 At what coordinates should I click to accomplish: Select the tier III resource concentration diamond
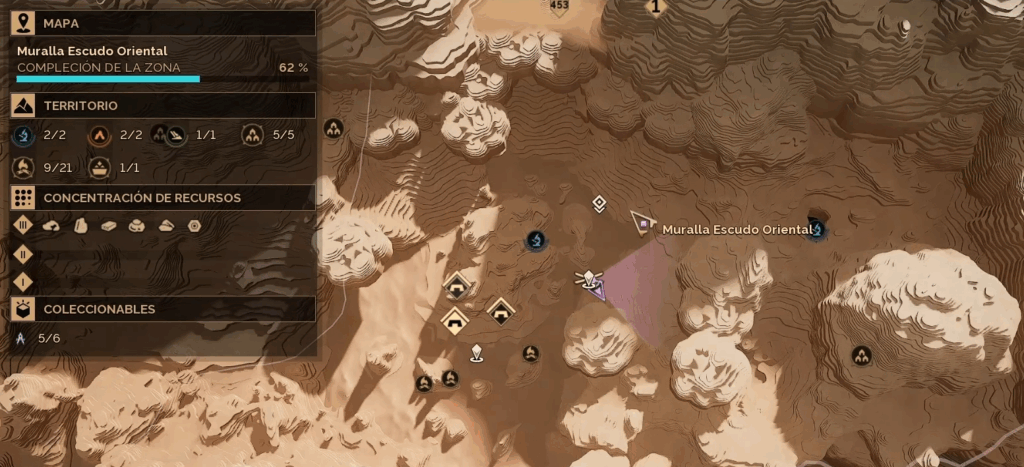pyautogui.click(x=24, y=226)
